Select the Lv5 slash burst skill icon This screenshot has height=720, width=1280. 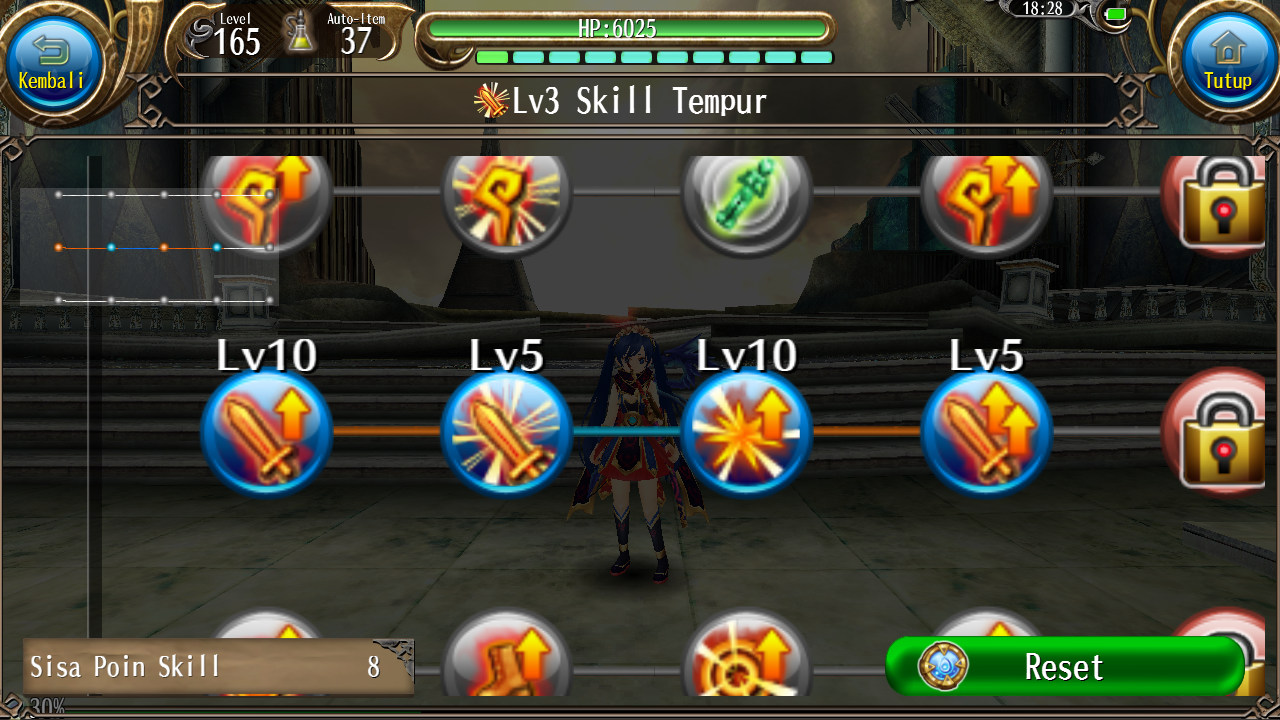pyautogui.click(x=507, y=432)
